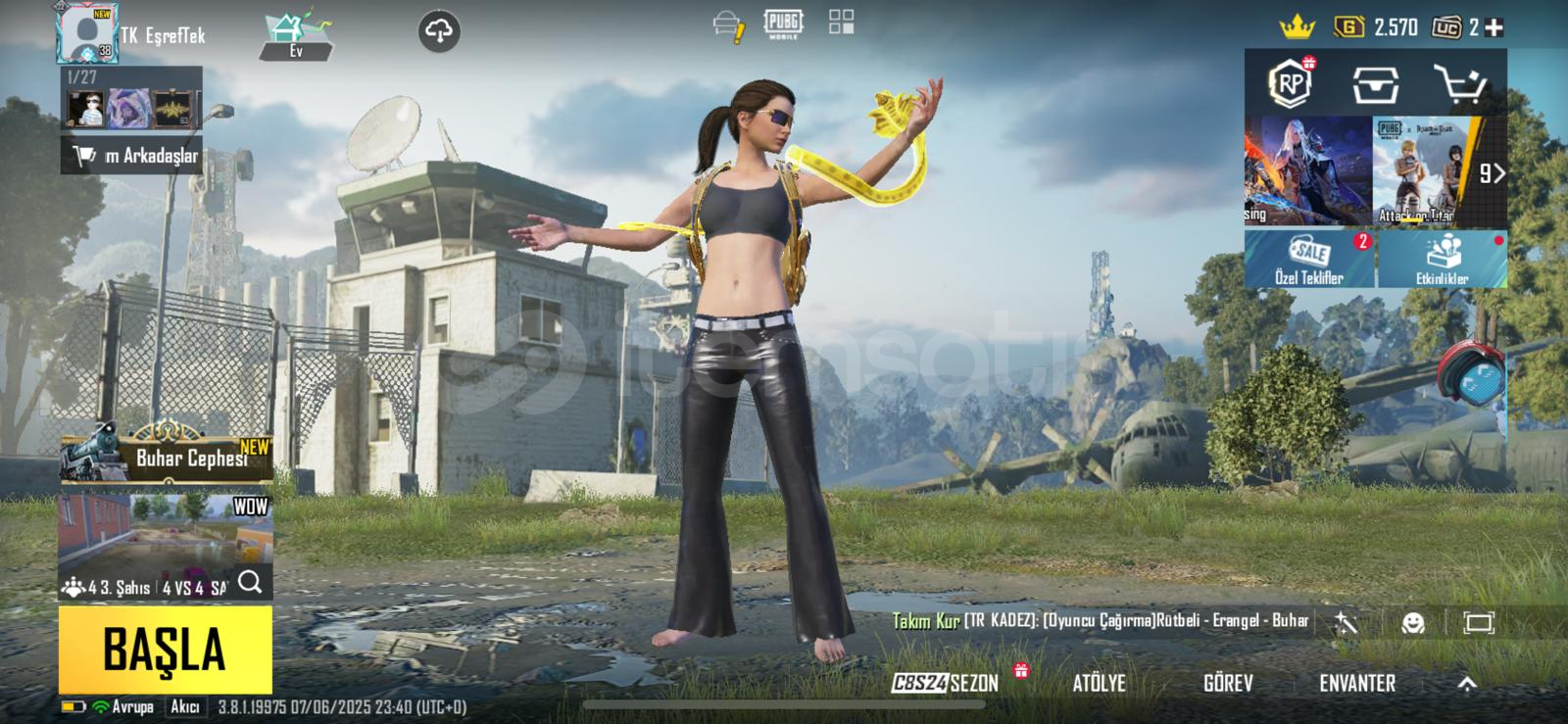Open the Envanter inventory menu
This screenshot has width=1568, height=724.
[x=1356, y=683]
